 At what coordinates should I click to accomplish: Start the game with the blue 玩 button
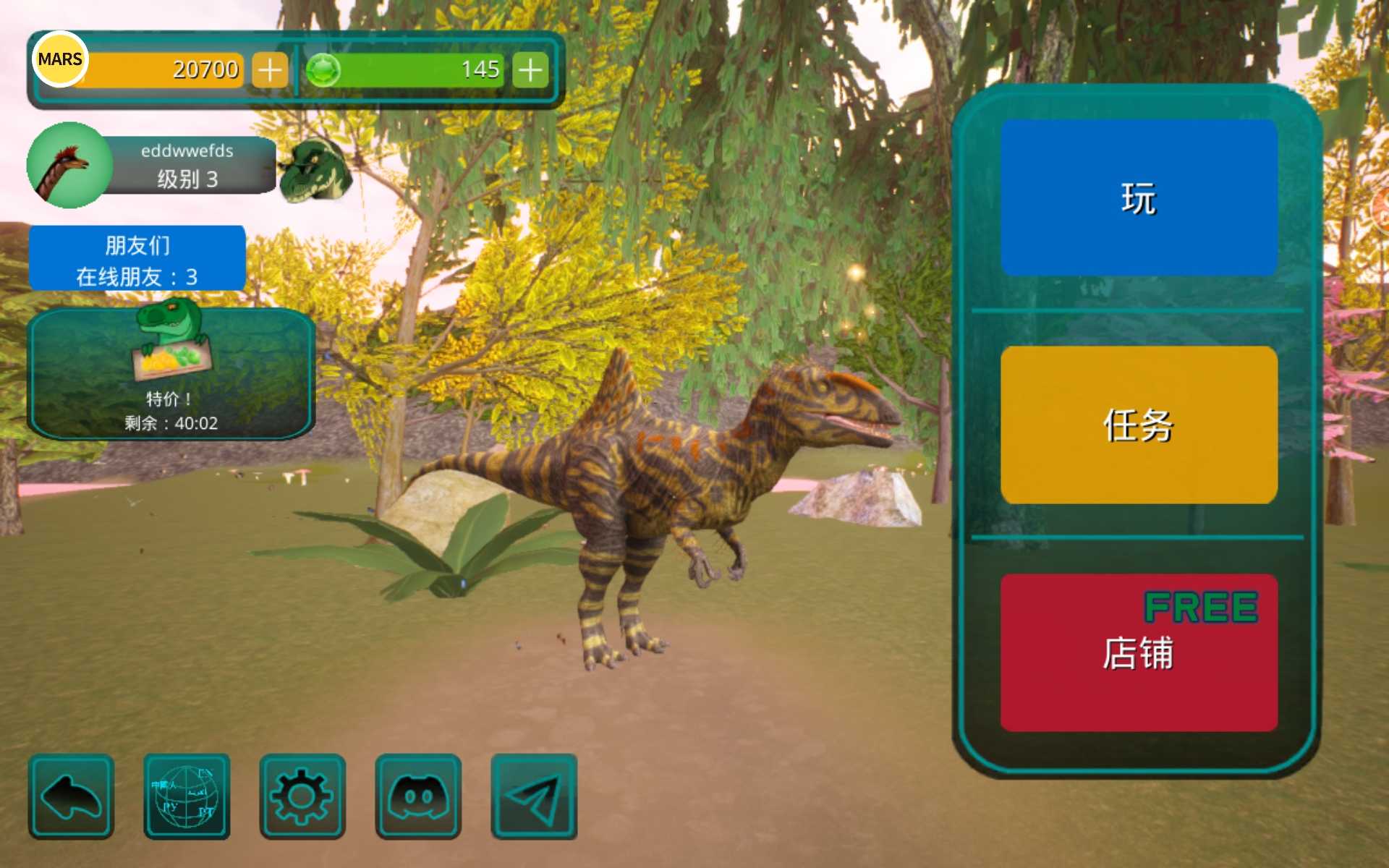click(x=1139, y=197)
